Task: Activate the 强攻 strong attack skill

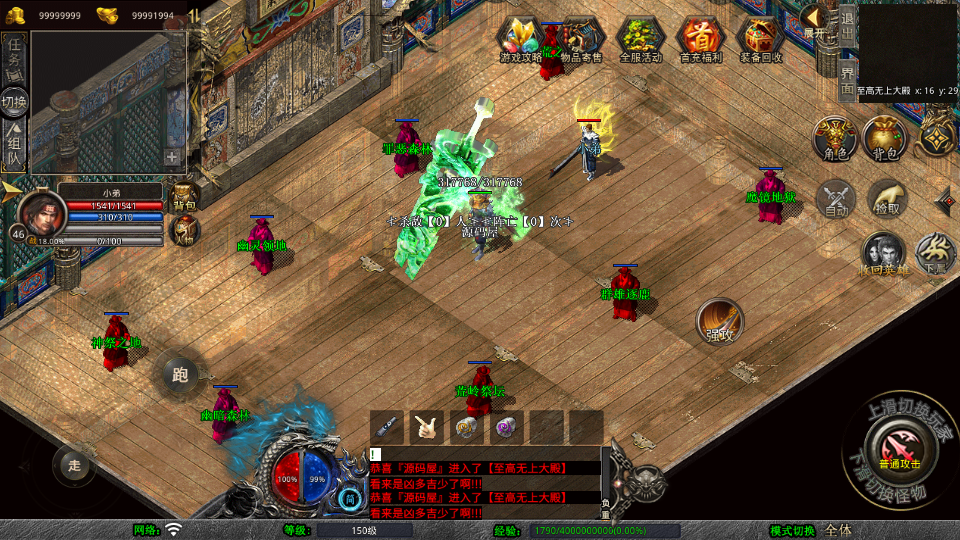Action: tap(720, 322)
